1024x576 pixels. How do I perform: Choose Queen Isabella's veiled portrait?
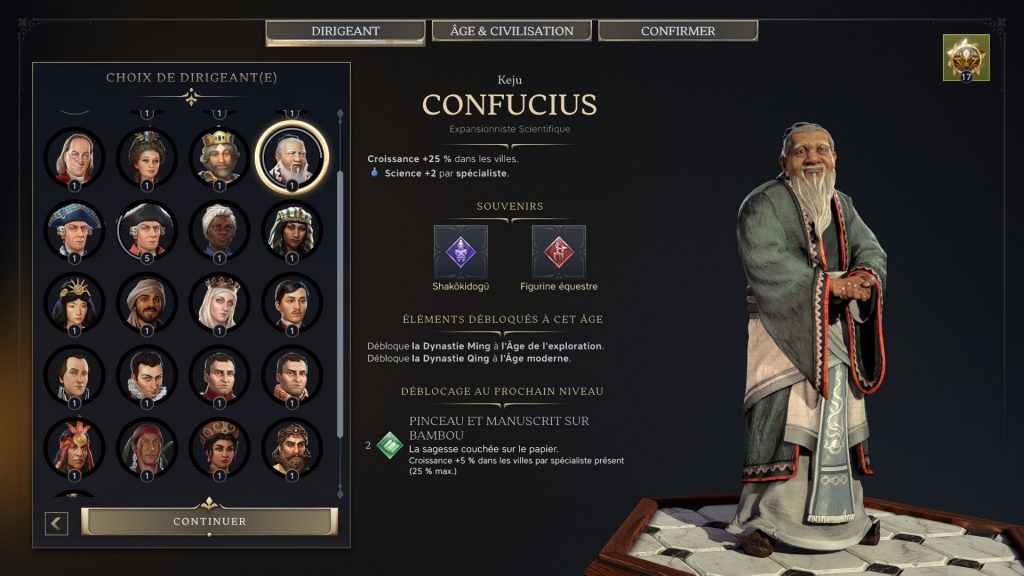point(219,302)
